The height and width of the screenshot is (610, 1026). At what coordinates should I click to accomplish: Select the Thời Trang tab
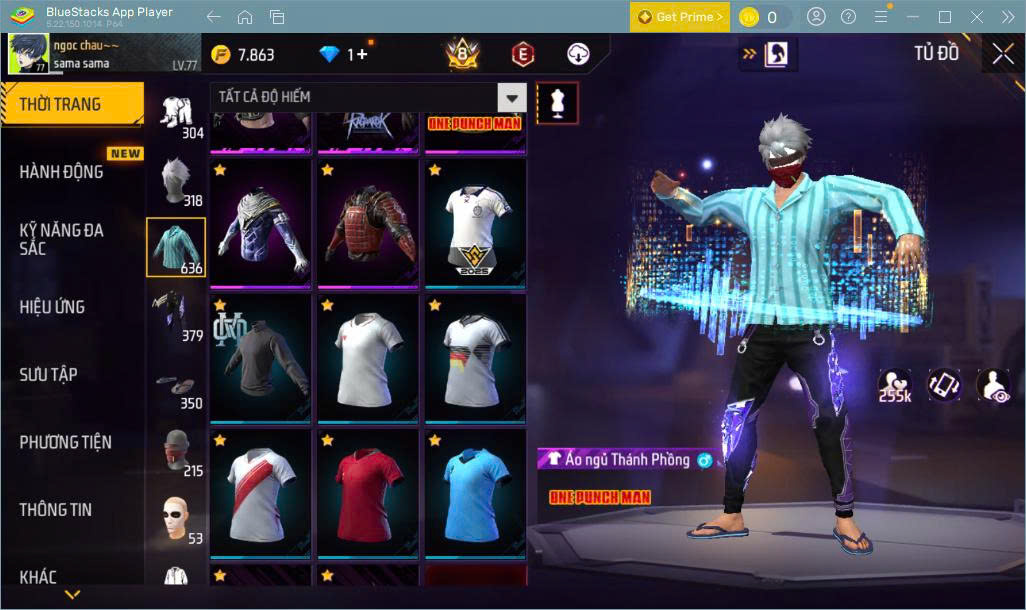[62, 105]
